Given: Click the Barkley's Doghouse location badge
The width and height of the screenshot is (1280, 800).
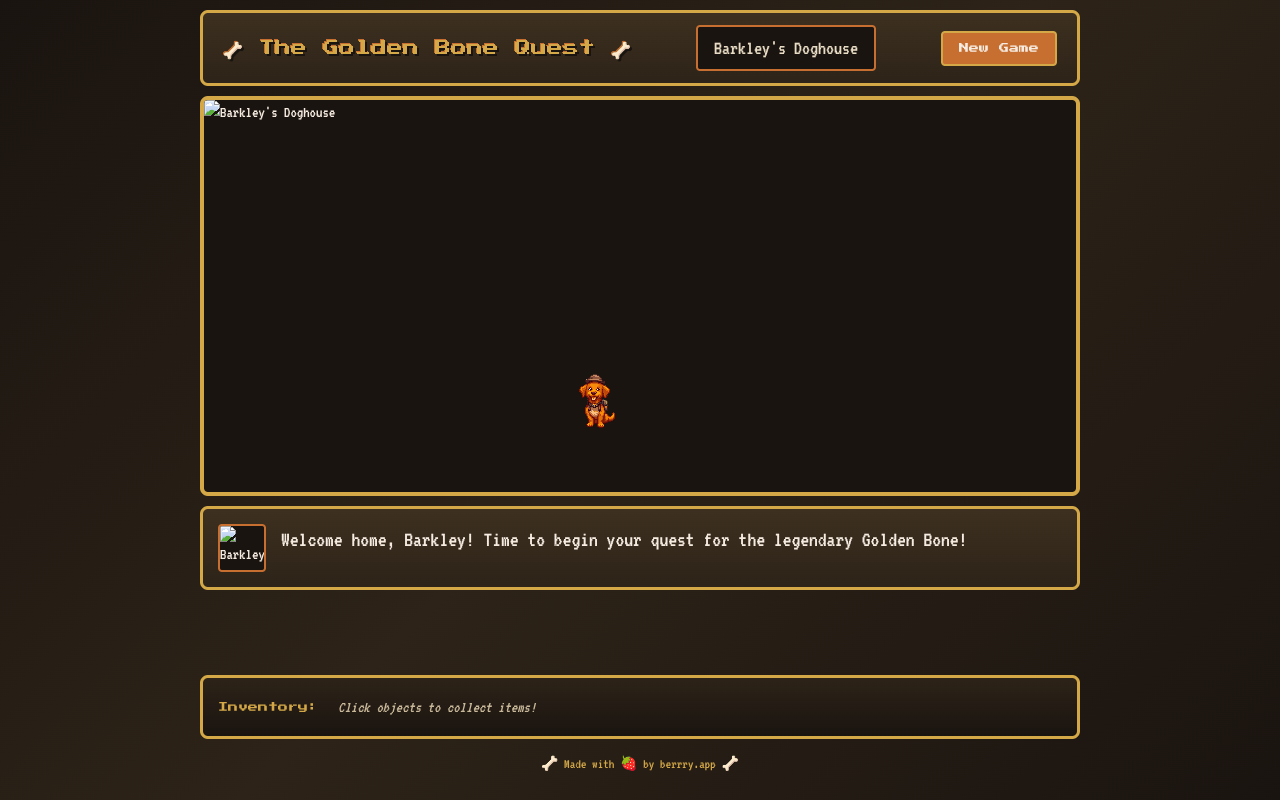Looking at the screenshot, I should pos(785,47).
